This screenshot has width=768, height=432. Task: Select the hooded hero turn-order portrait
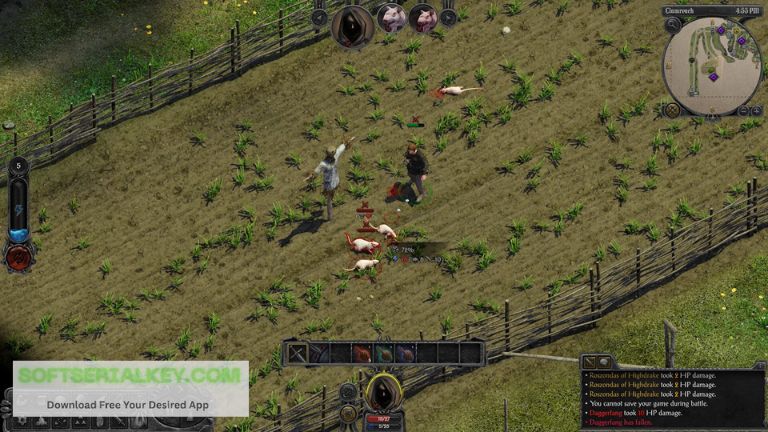pyautogui.click(x=353, y=24)
